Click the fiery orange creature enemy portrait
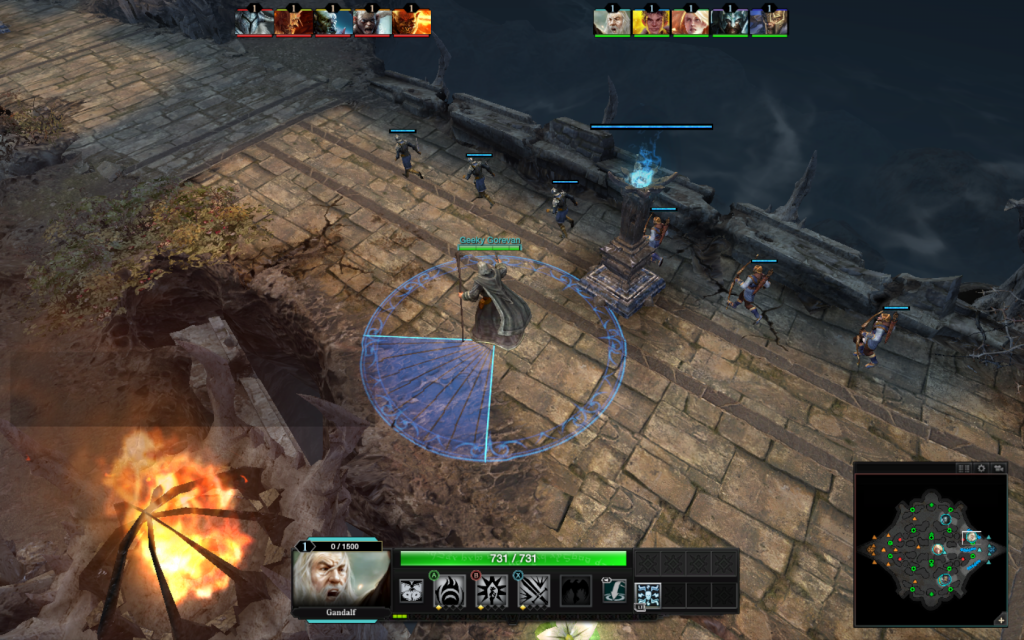 tap(412, 22)
